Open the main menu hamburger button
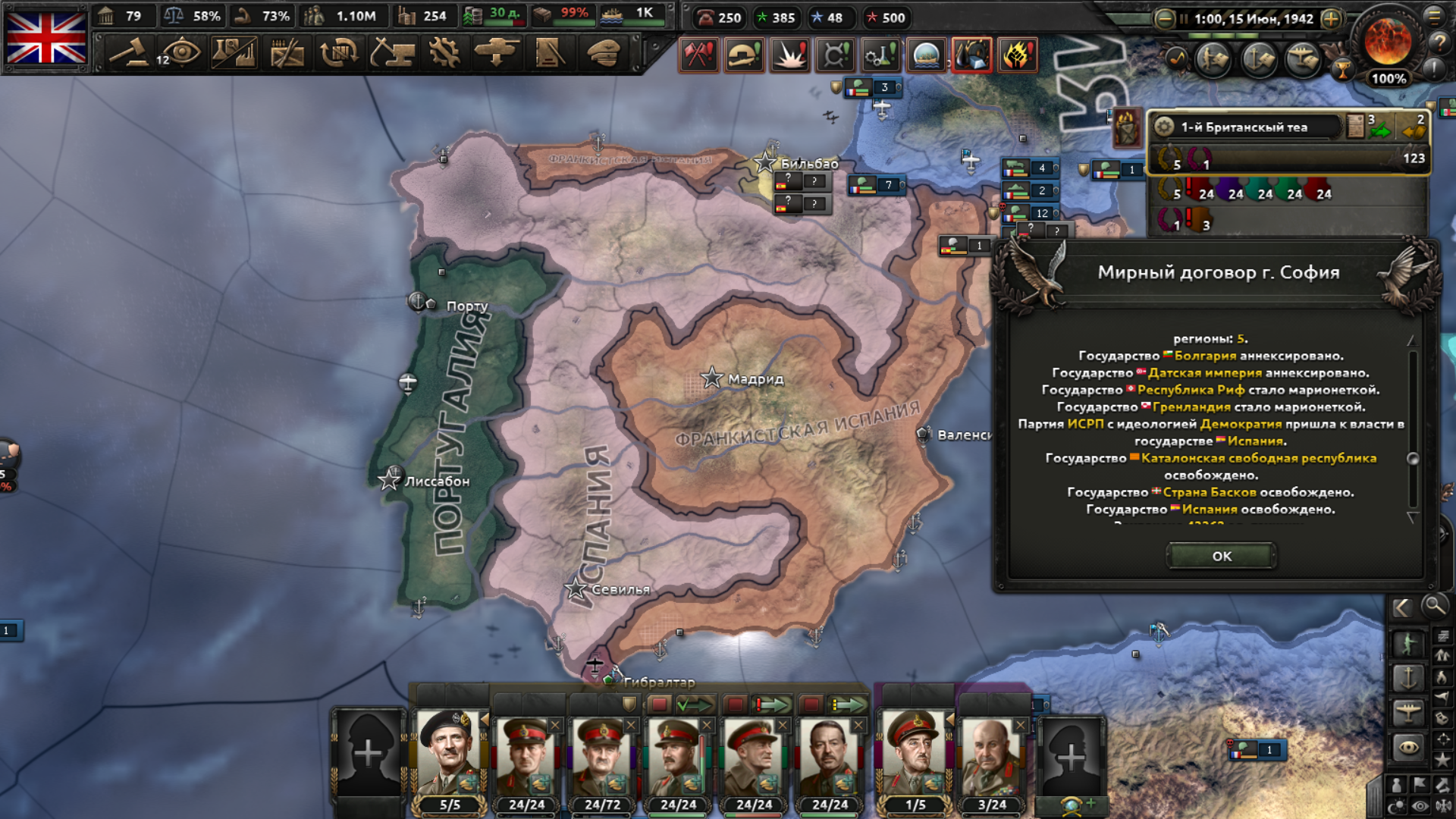The height and width of the screenshot is (819, 1456). click(x=1435, y=15)
